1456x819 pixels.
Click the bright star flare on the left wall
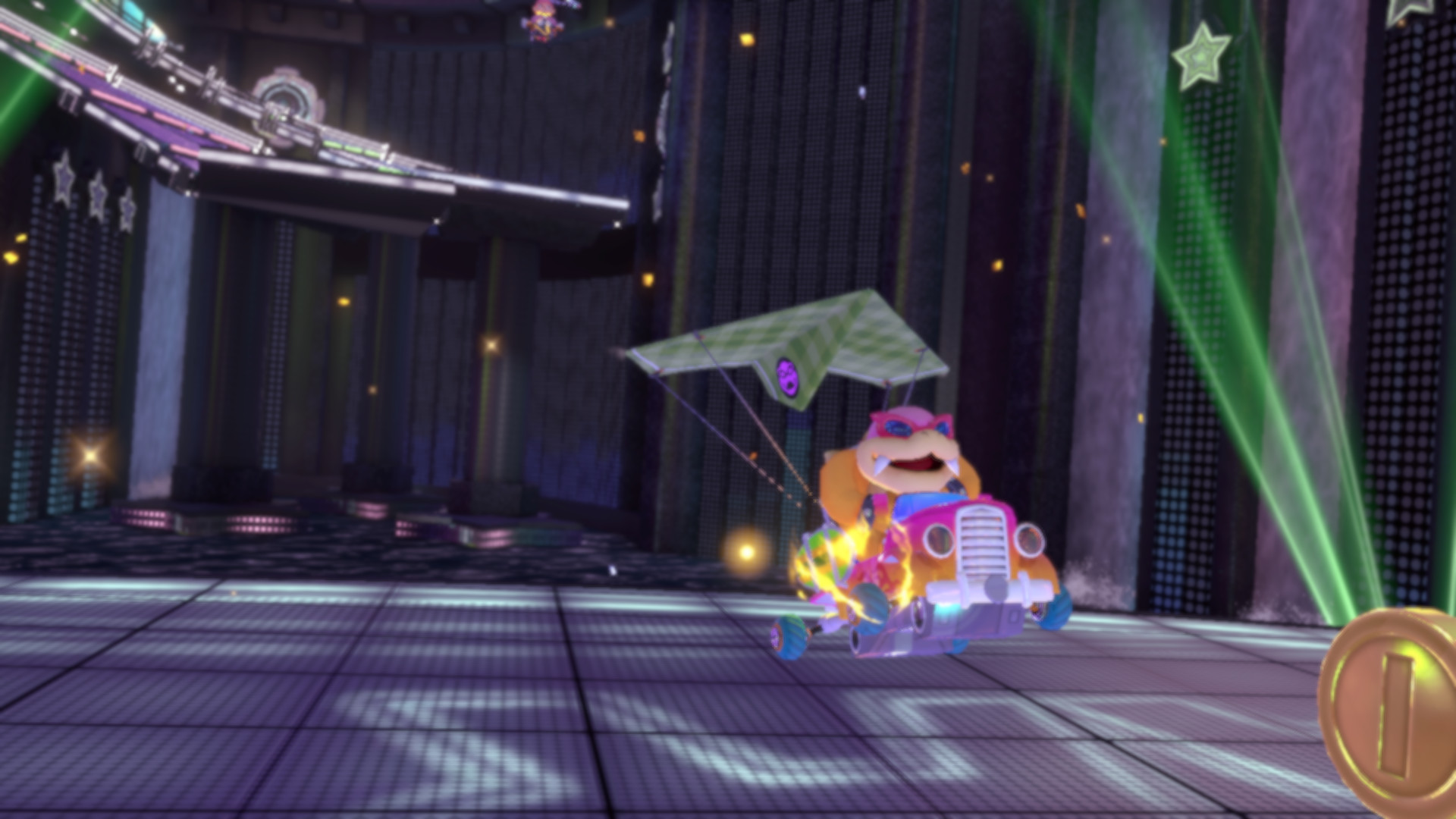[89, 456]
